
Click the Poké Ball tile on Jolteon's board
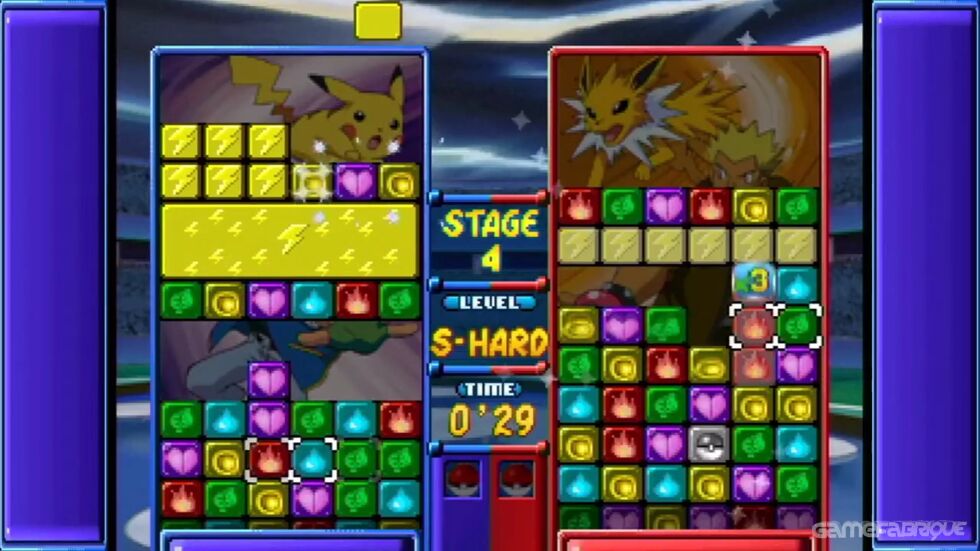(x=709, y=443)
